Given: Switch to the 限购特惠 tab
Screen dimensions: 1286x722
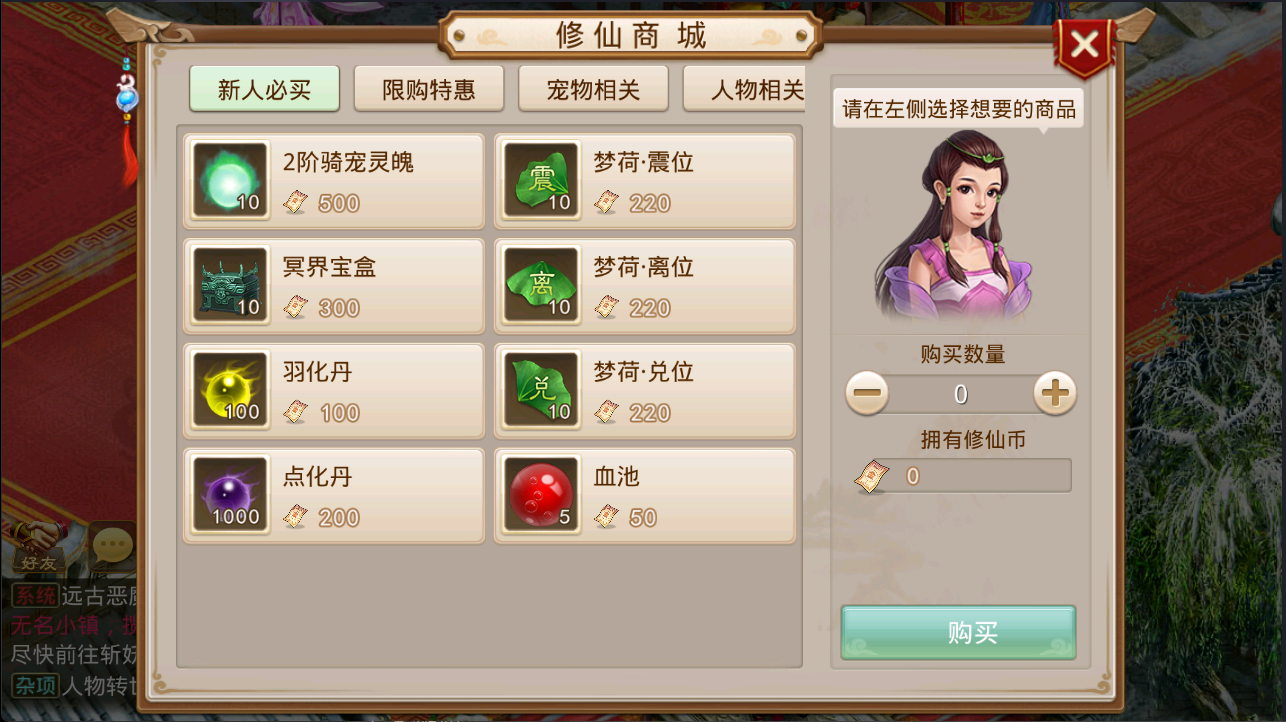Looking at the screenshot, I should (429, 88).
